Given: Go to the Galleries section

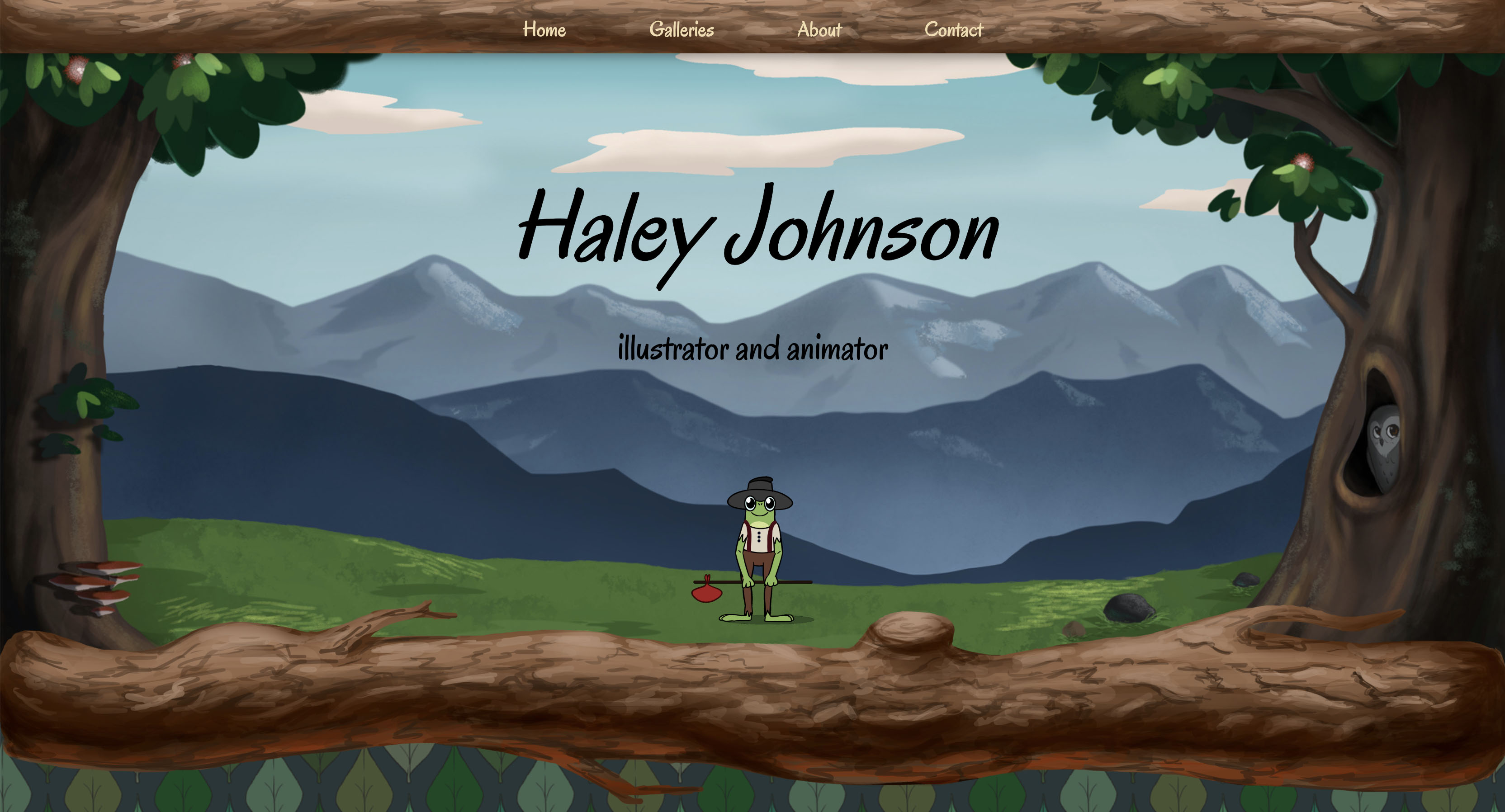Looking at the screenshot, I should pos(681,29).
